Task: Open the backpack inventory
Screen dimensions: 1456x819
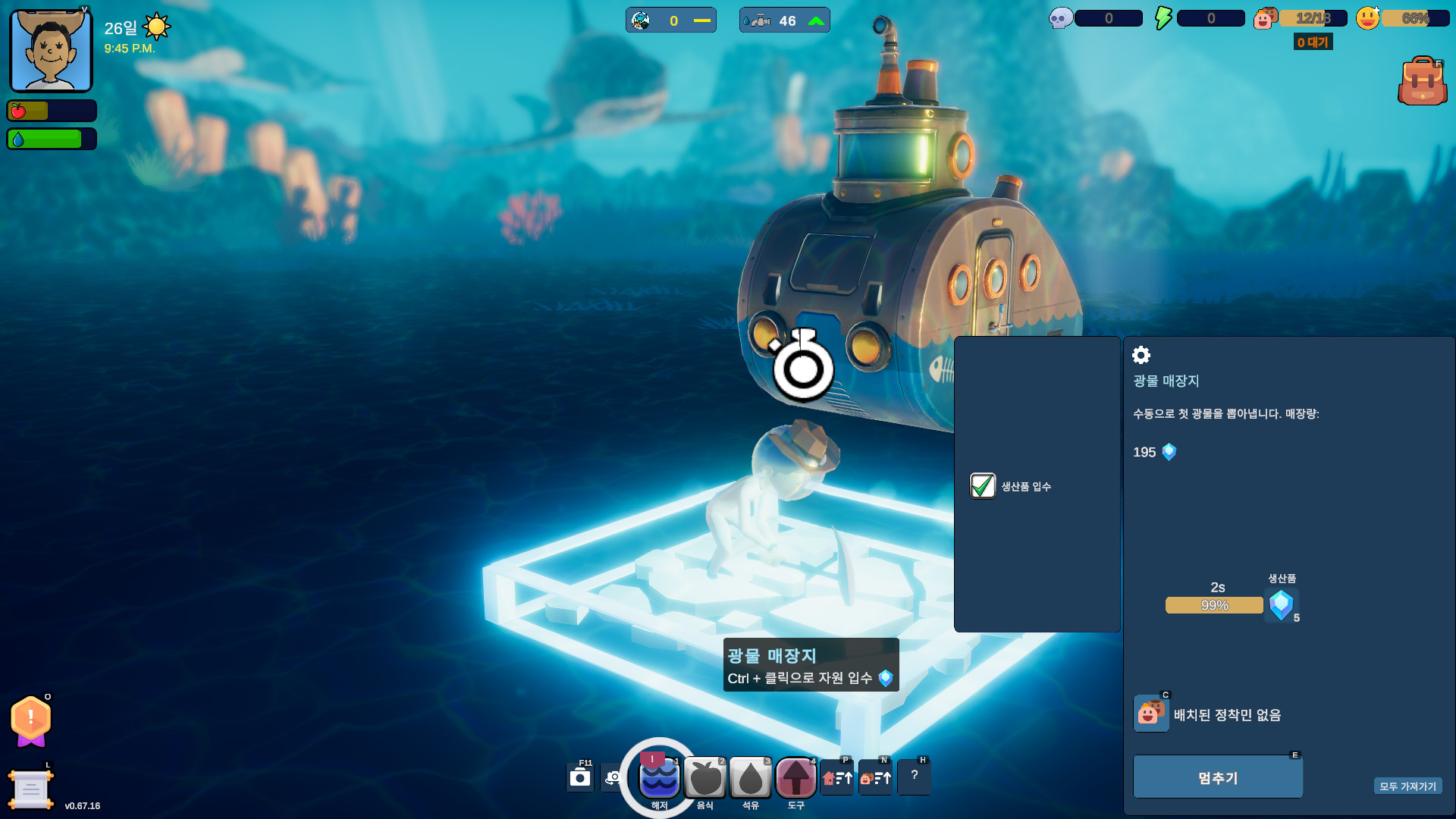Action: click(1422, 81)
